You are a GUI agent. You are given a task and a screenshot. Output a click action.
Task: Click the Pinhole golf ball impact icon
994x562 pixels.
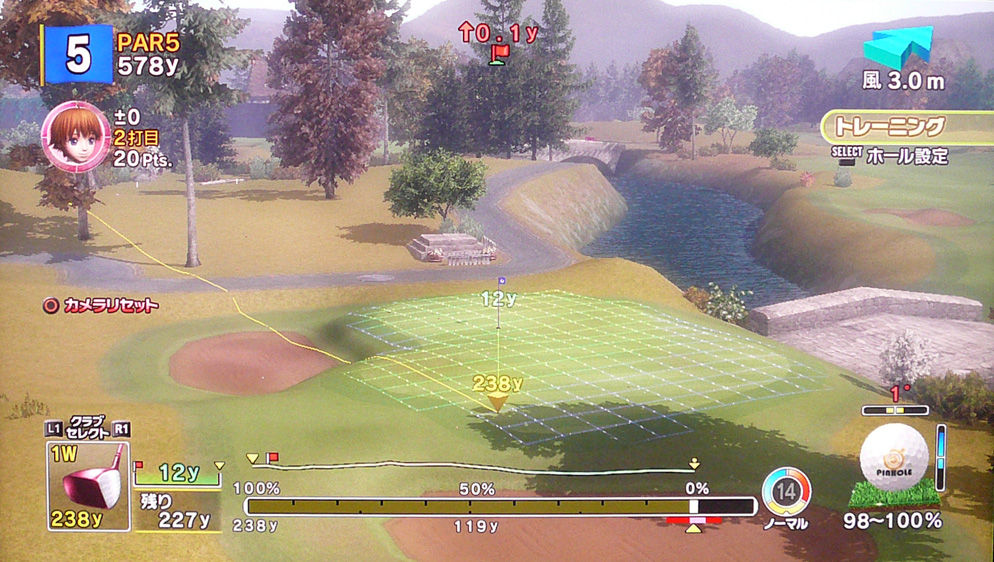894,457
